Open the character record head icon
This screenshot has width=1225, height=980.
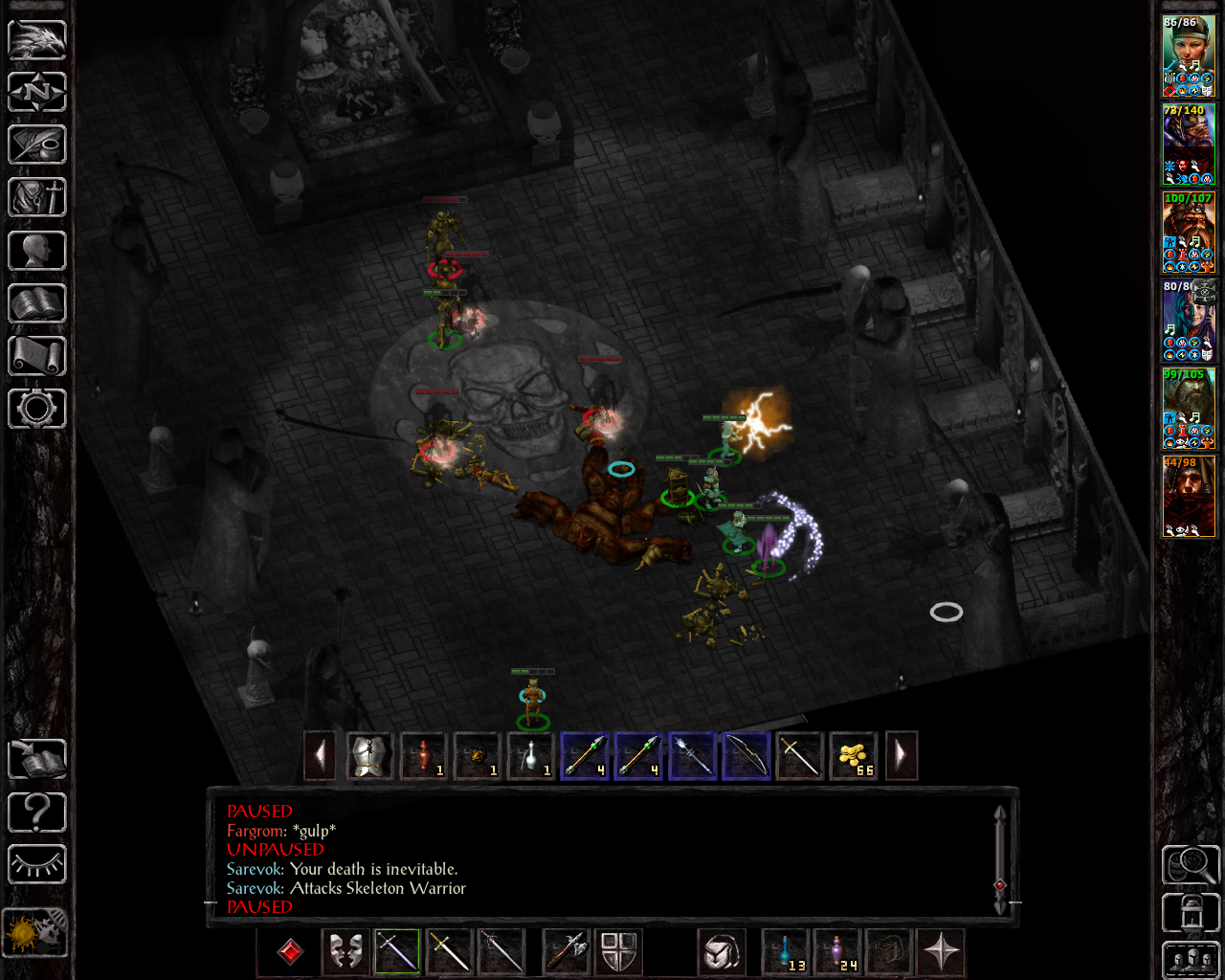(x=37, y=251)
